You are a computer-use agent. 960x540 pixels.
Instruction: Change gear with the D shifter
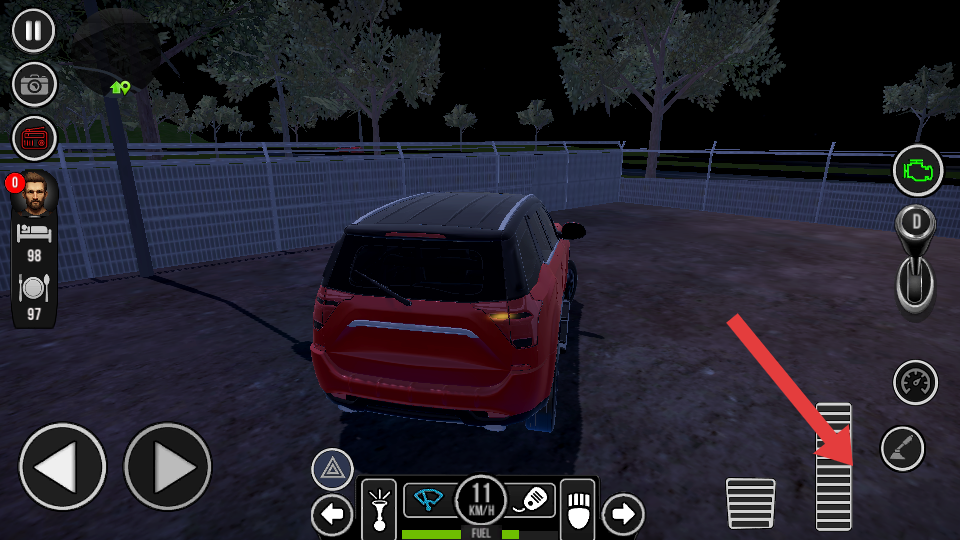(x=915, y=261)
